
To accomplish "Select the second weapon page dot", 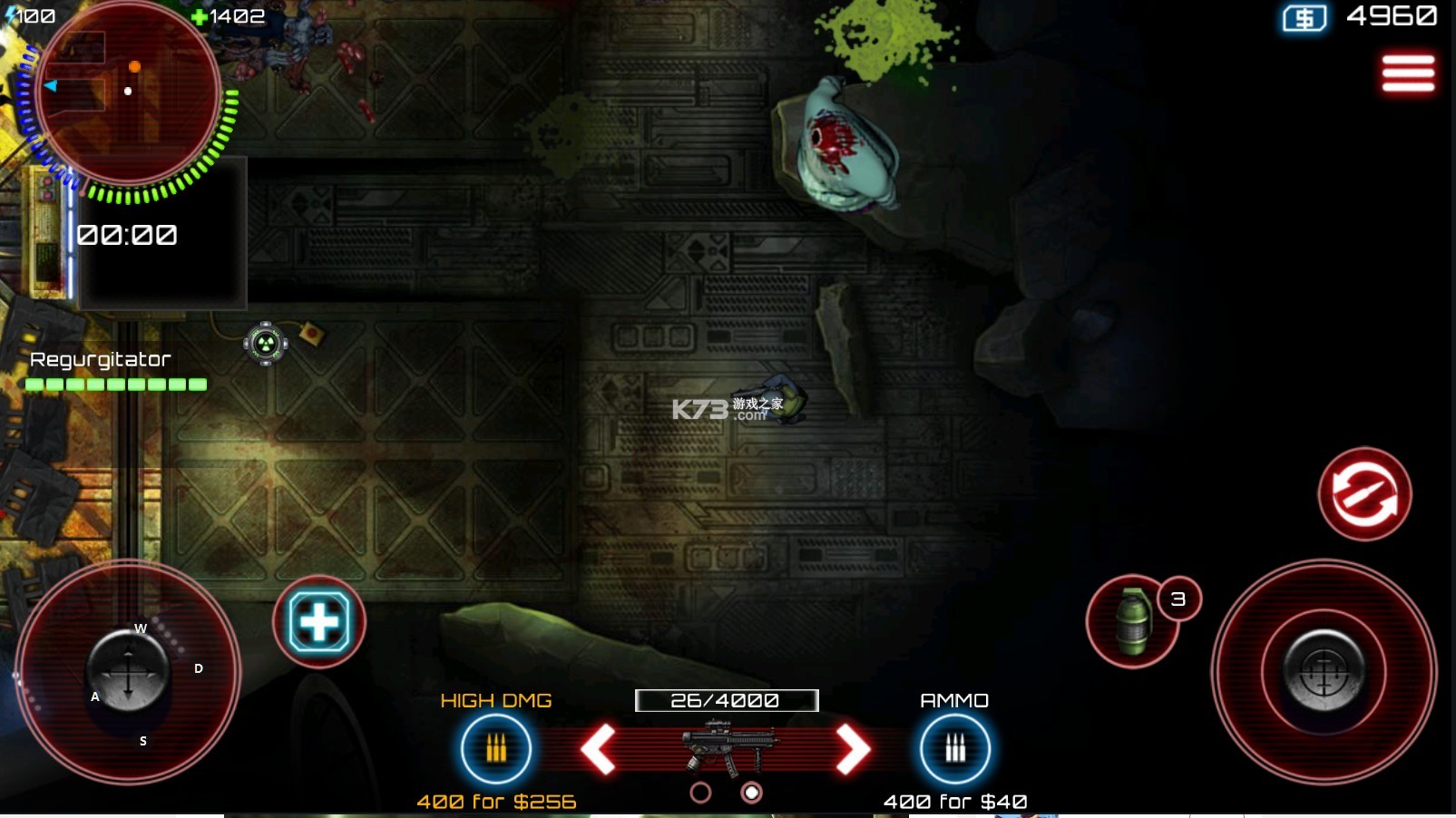I will 751,794.
